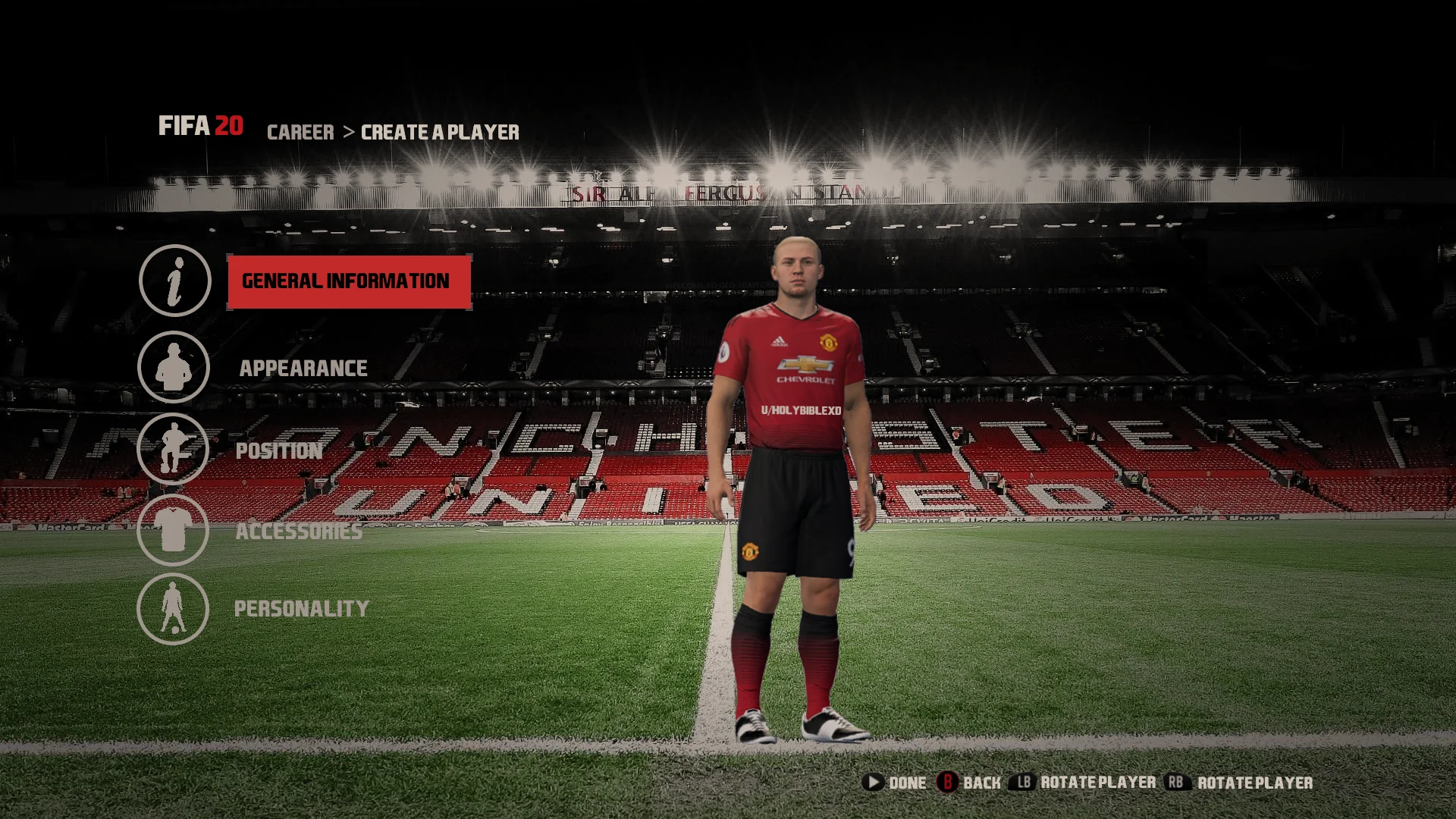Return to Career via the breadcrumb
The image size is (1456, 819).
(x=300, y=133)
